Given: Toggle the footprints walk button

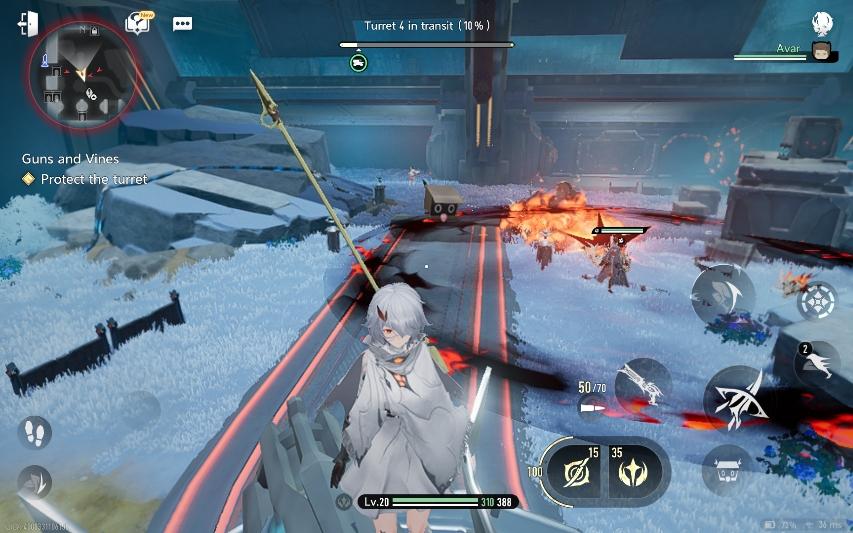Looking at the screenshot, I should [34, 432].
